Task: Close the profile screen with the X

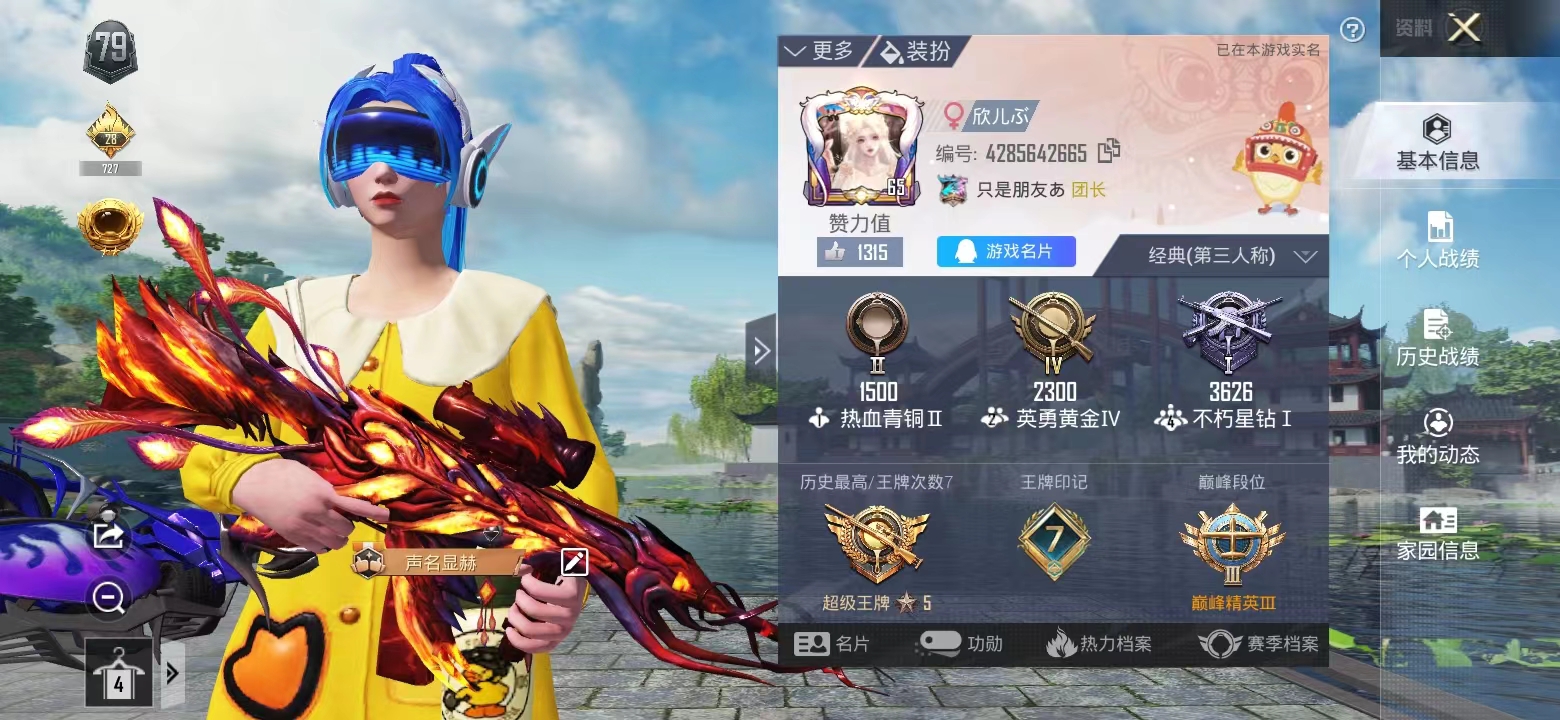Action: click(x=1464, y=28)
